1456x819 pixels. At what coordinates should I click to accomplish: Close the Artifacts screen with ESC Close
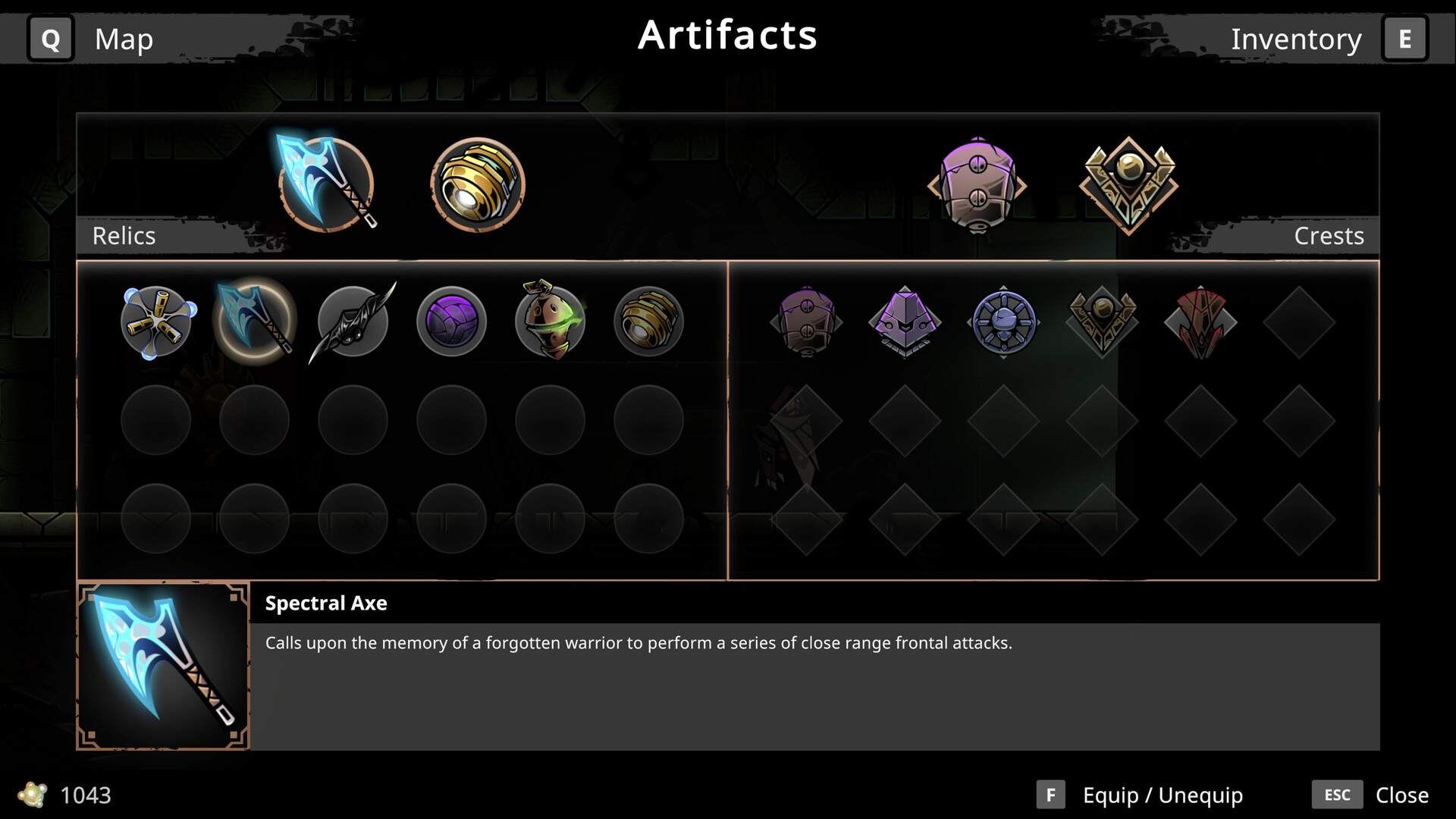[1380, 795]
